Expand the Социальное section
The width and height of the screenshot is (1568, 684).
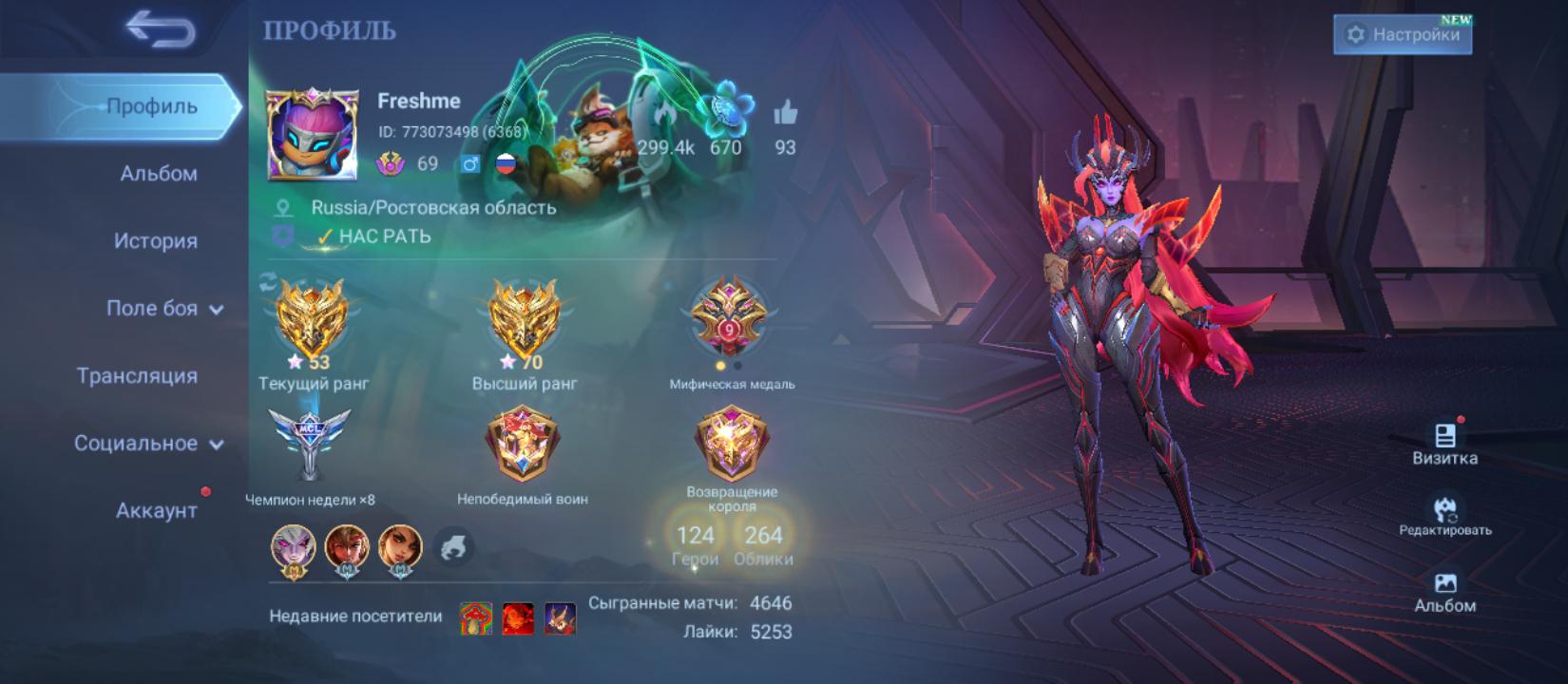tap(148, 444)
